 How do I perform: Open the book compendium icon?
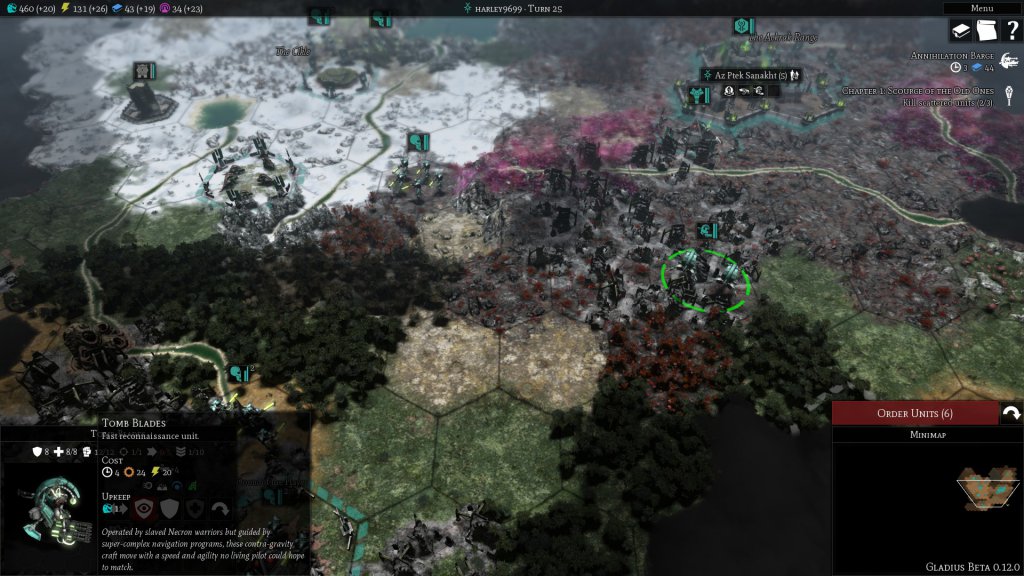pyautogui.click(x=961, y=31)
